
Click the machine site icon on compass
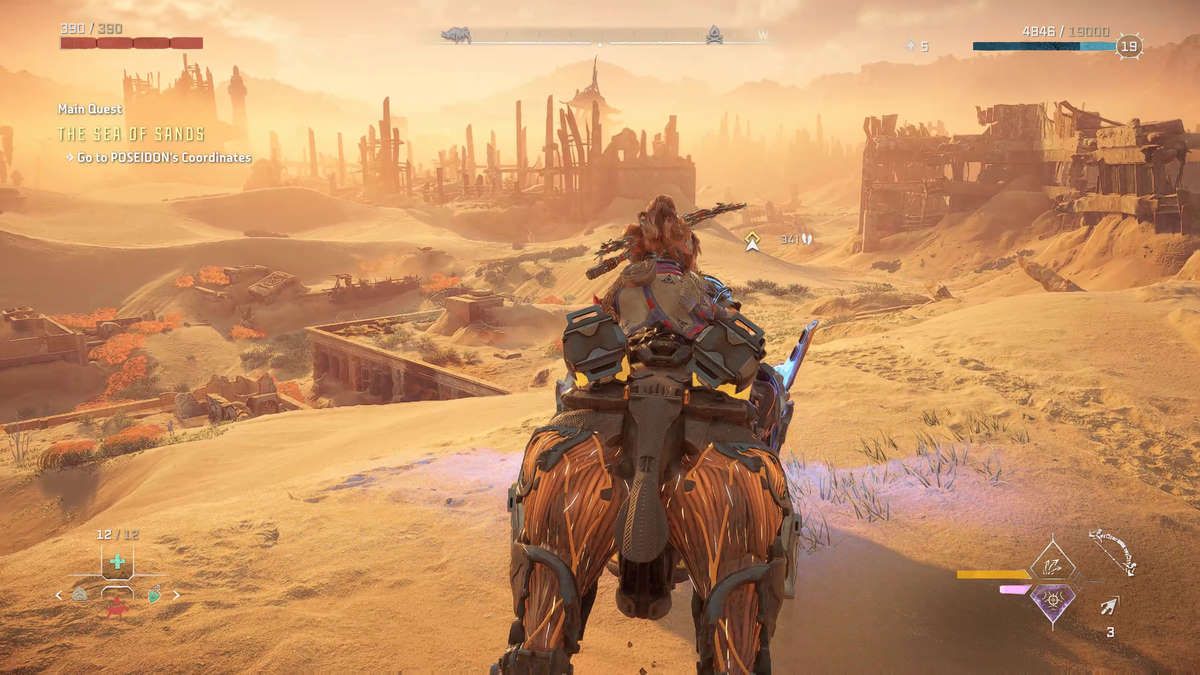pyautogui.click(x=457, y=35)
